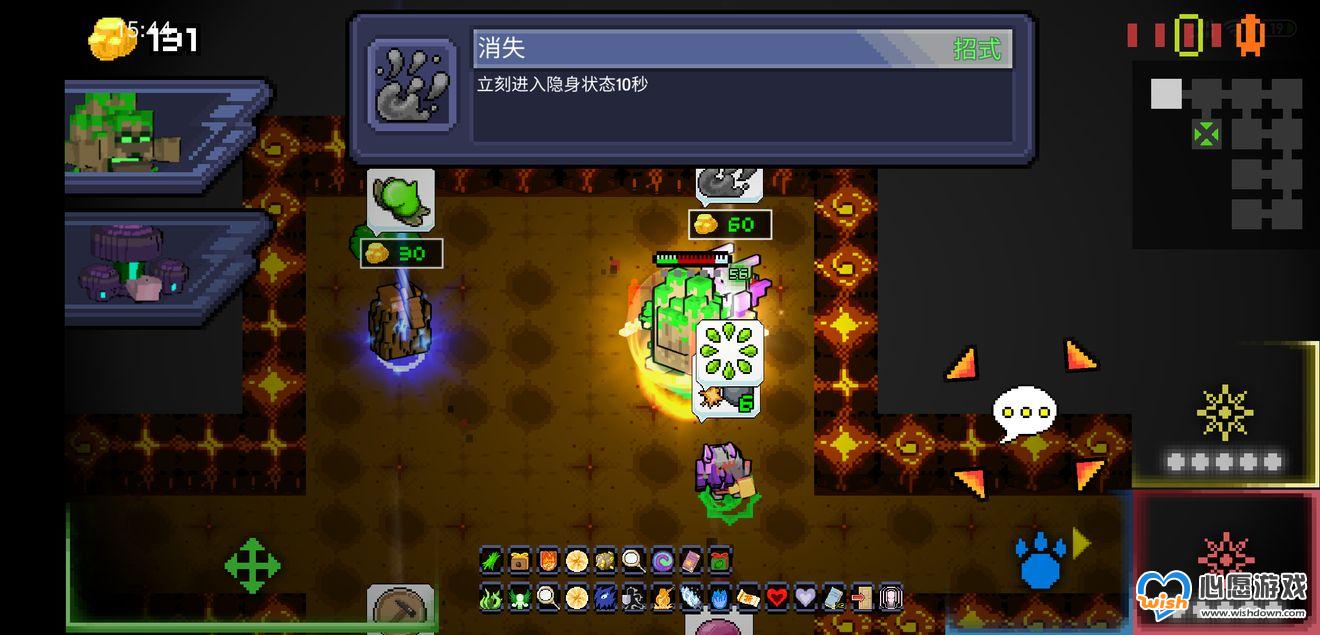This screenshot has height=635, width=1320.
Task: Select the gold ore nugget buff icon
Action: pos(605,560)
